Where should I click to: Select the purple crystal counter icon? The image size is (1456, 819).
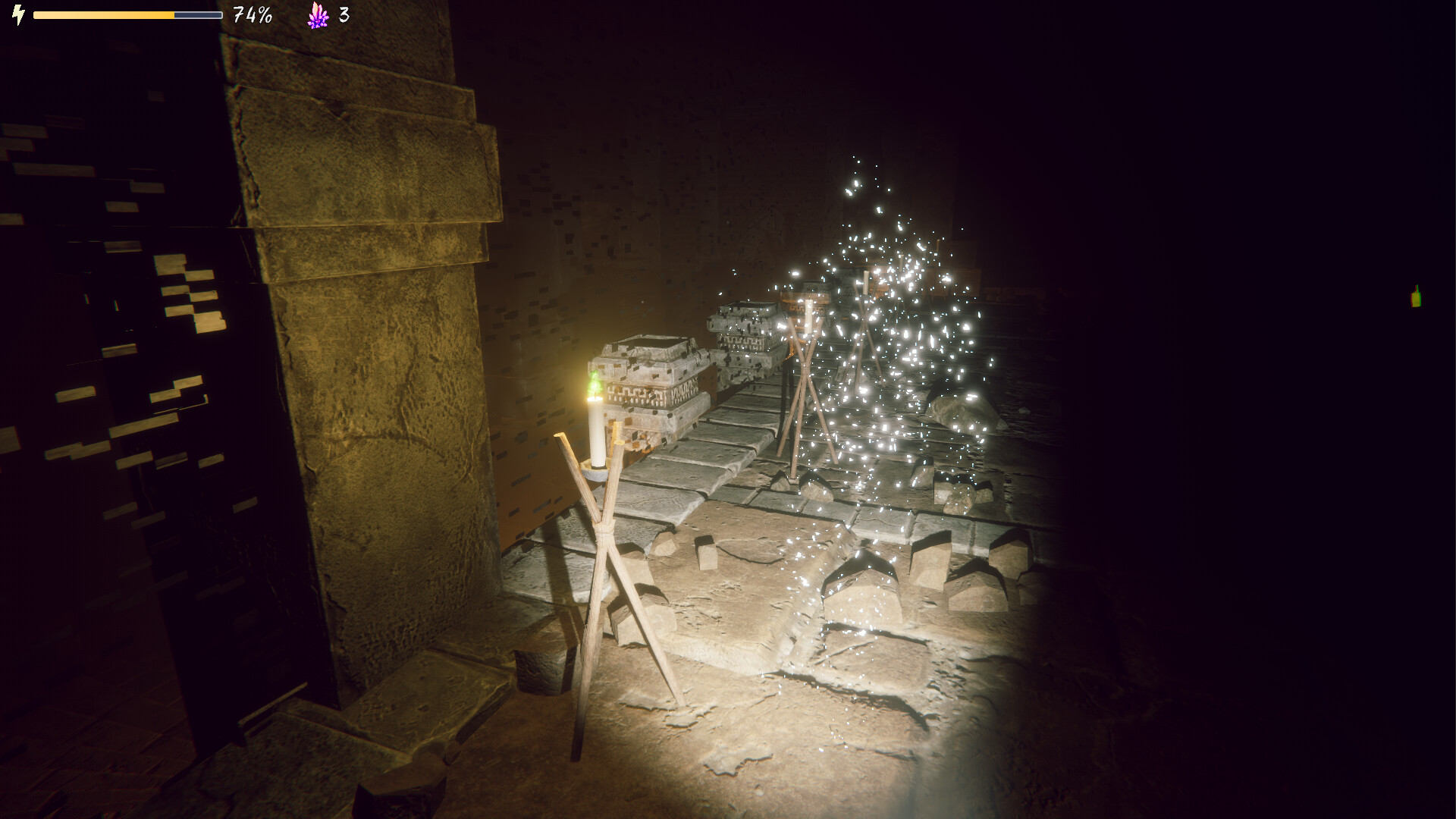point(316,15)
